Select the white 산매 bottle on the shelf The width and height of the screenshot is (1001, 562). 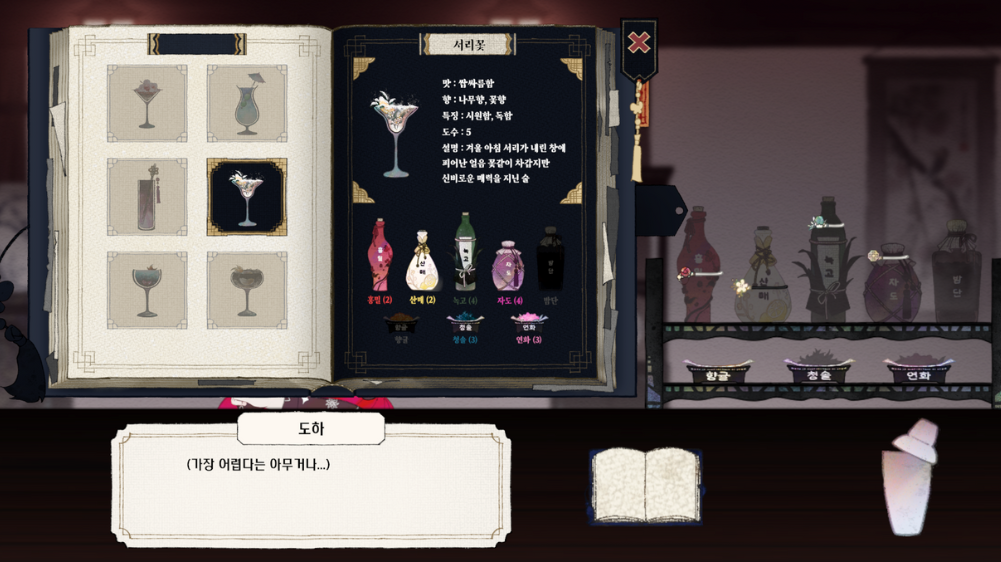(763, 277)
